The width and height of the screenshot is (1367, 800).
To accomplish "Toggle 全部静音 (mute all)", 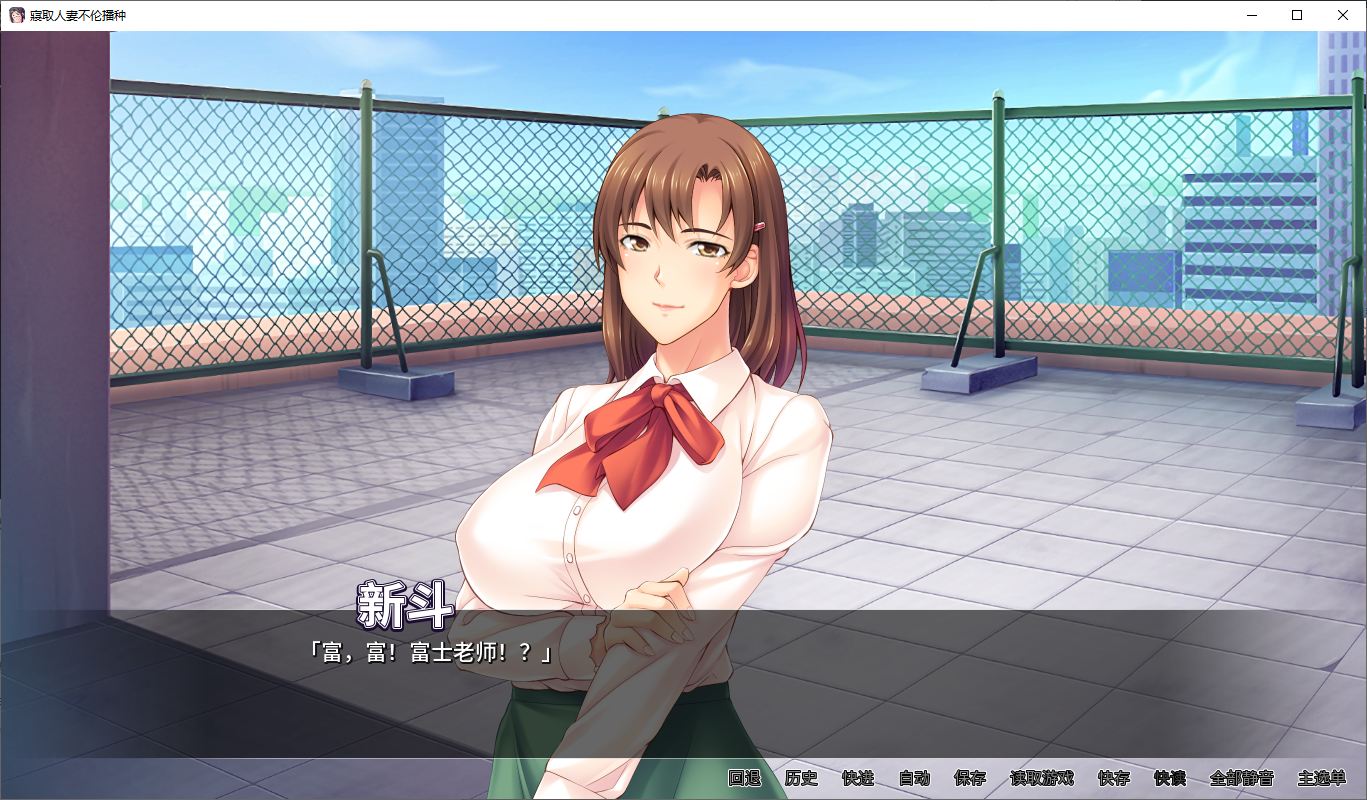I will tap(1241, 778).
